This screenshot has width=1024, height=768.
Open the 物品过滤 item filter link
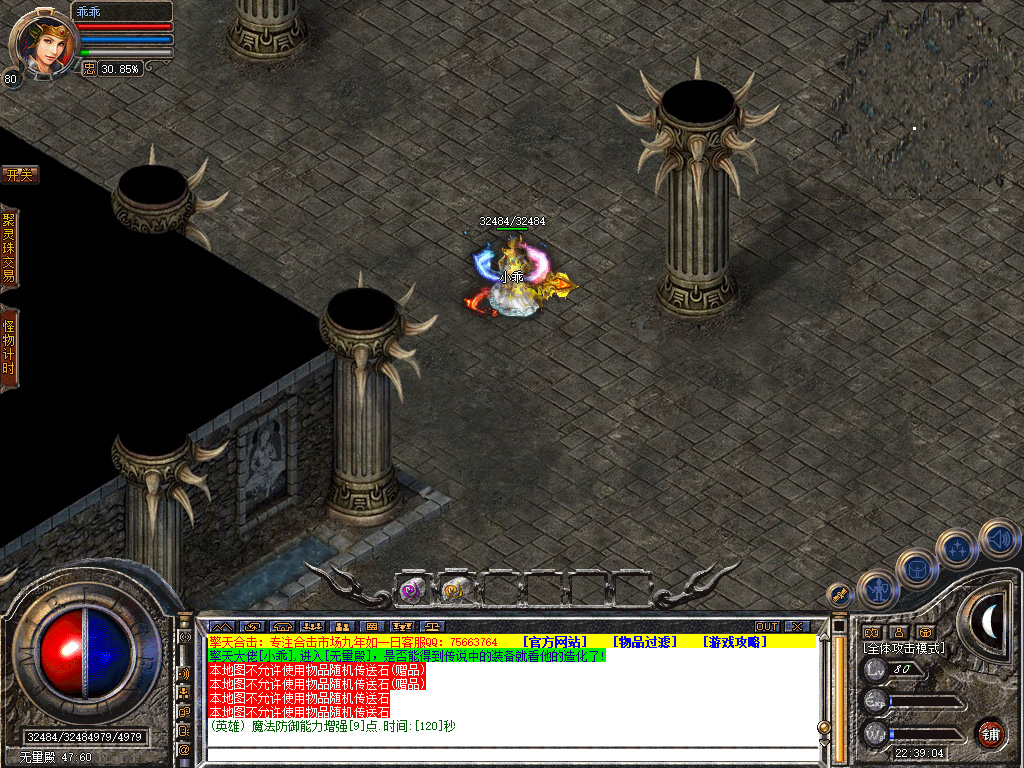click(x=645, y=641)
